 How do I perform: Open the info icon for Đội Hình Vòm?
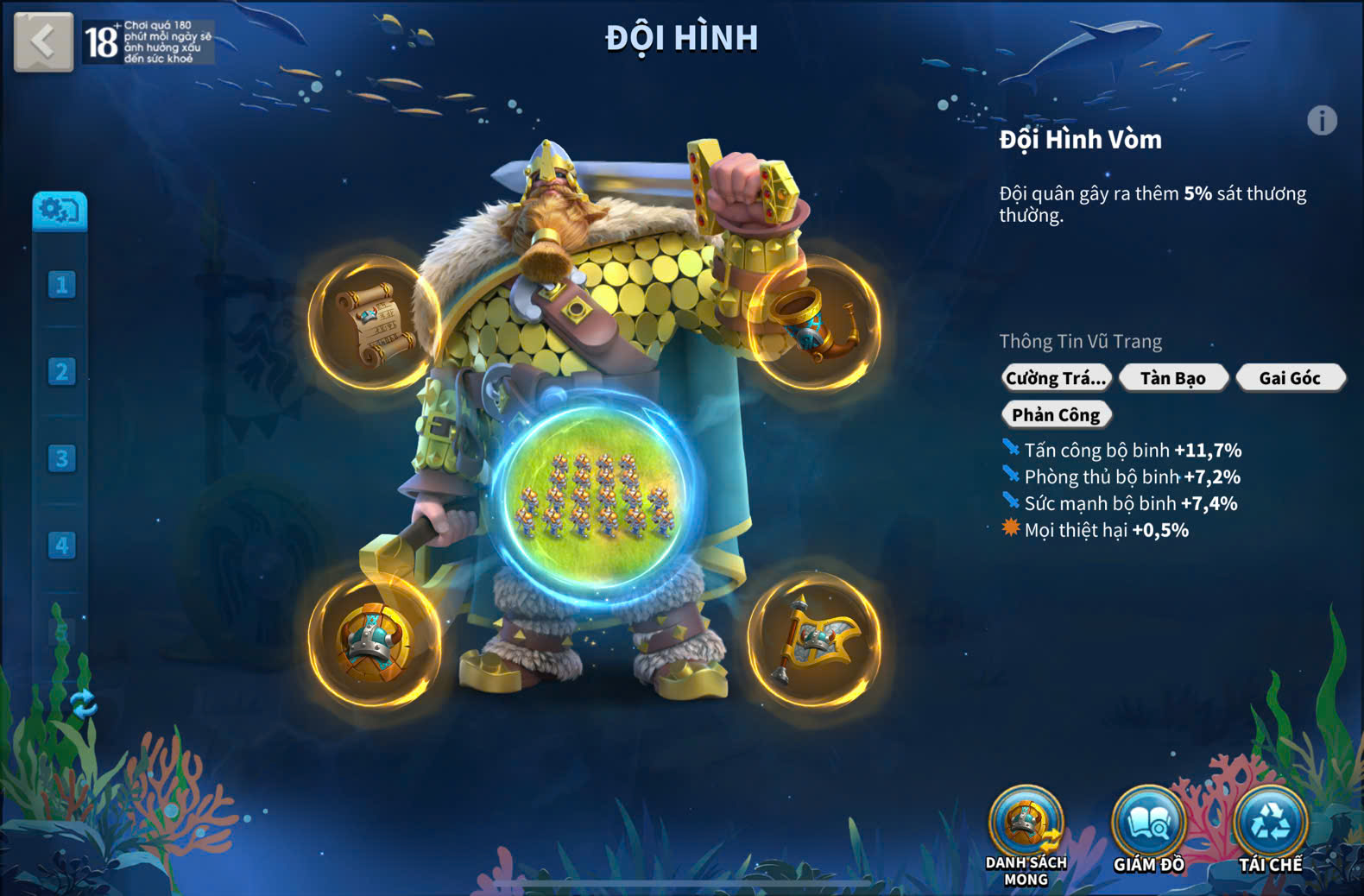(x=1322, y=121)
